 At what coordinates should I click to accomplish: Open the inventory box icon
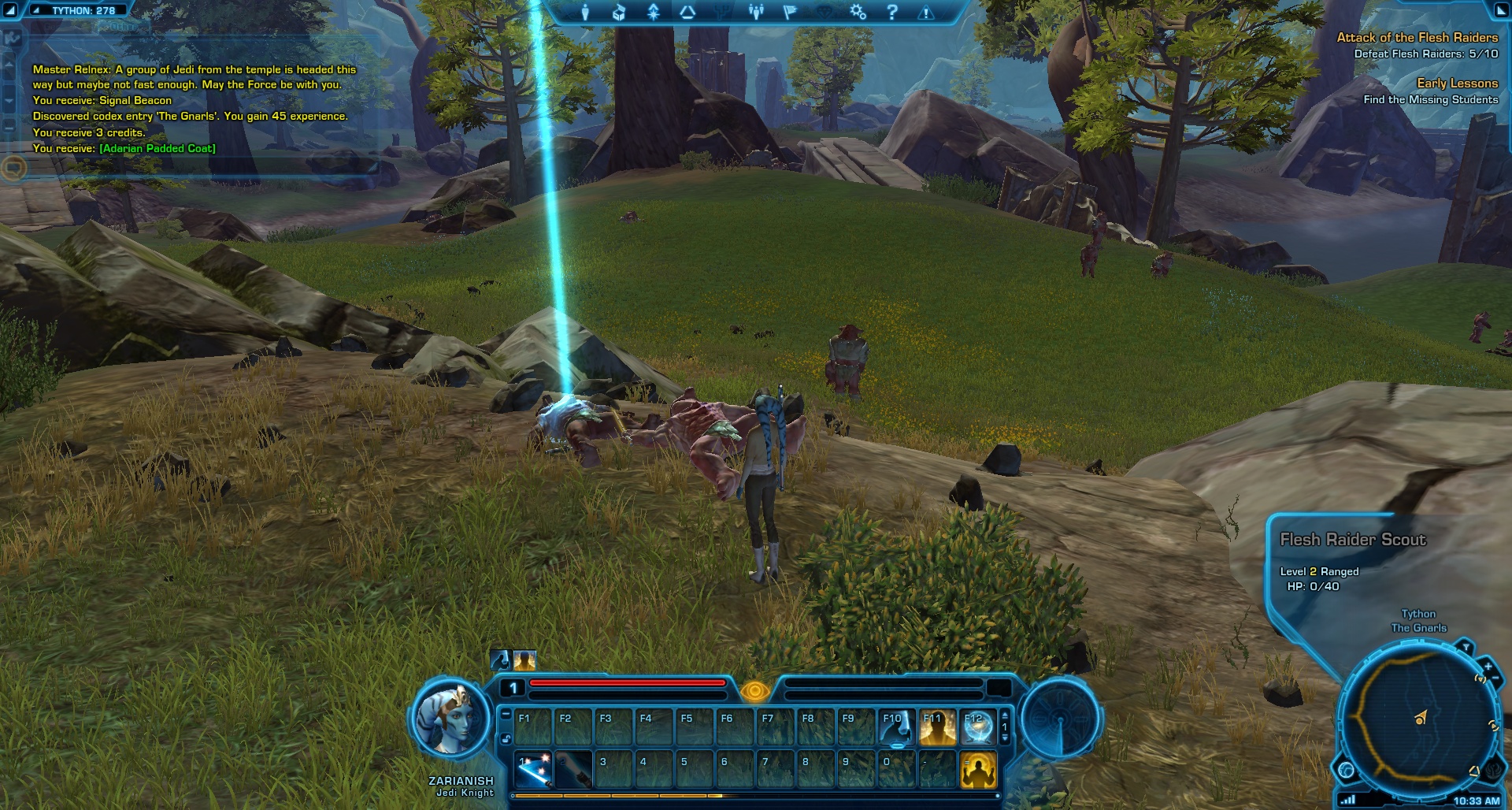[619, 13]
